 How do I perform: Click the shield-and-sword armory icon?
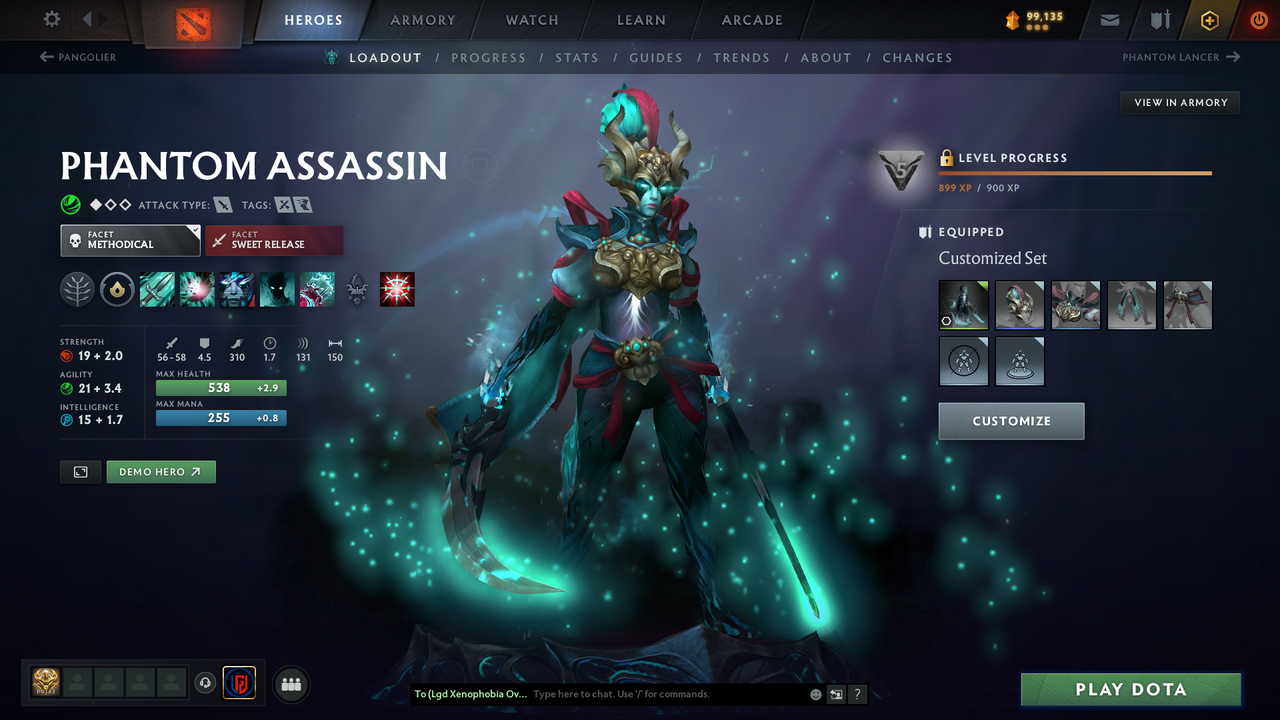[x=1159, y=19]
